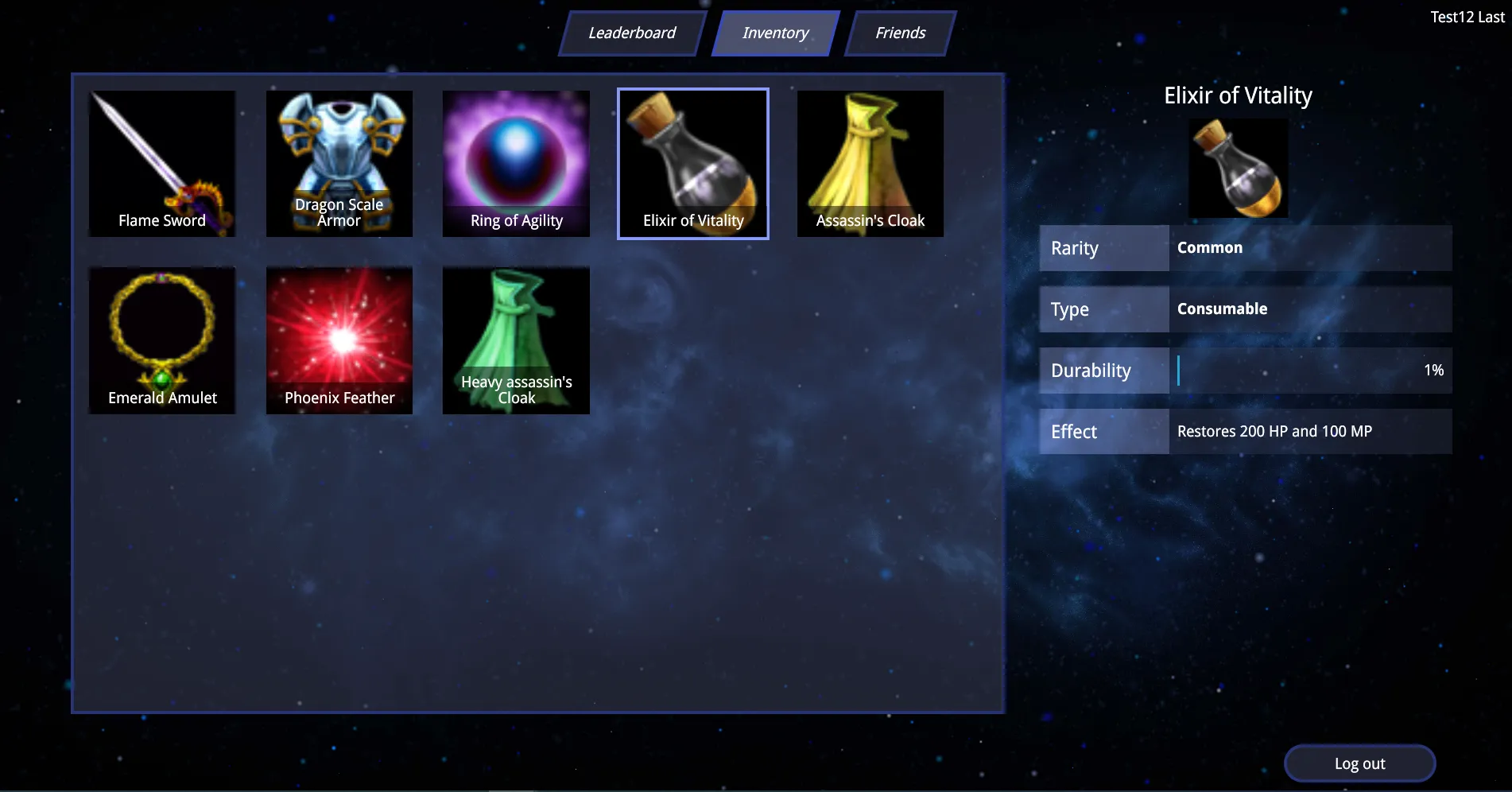The height and width of the screenshot is (792, 1512).
Task: Pick the Ring of Agility item
Action: (x=516, y=164)
